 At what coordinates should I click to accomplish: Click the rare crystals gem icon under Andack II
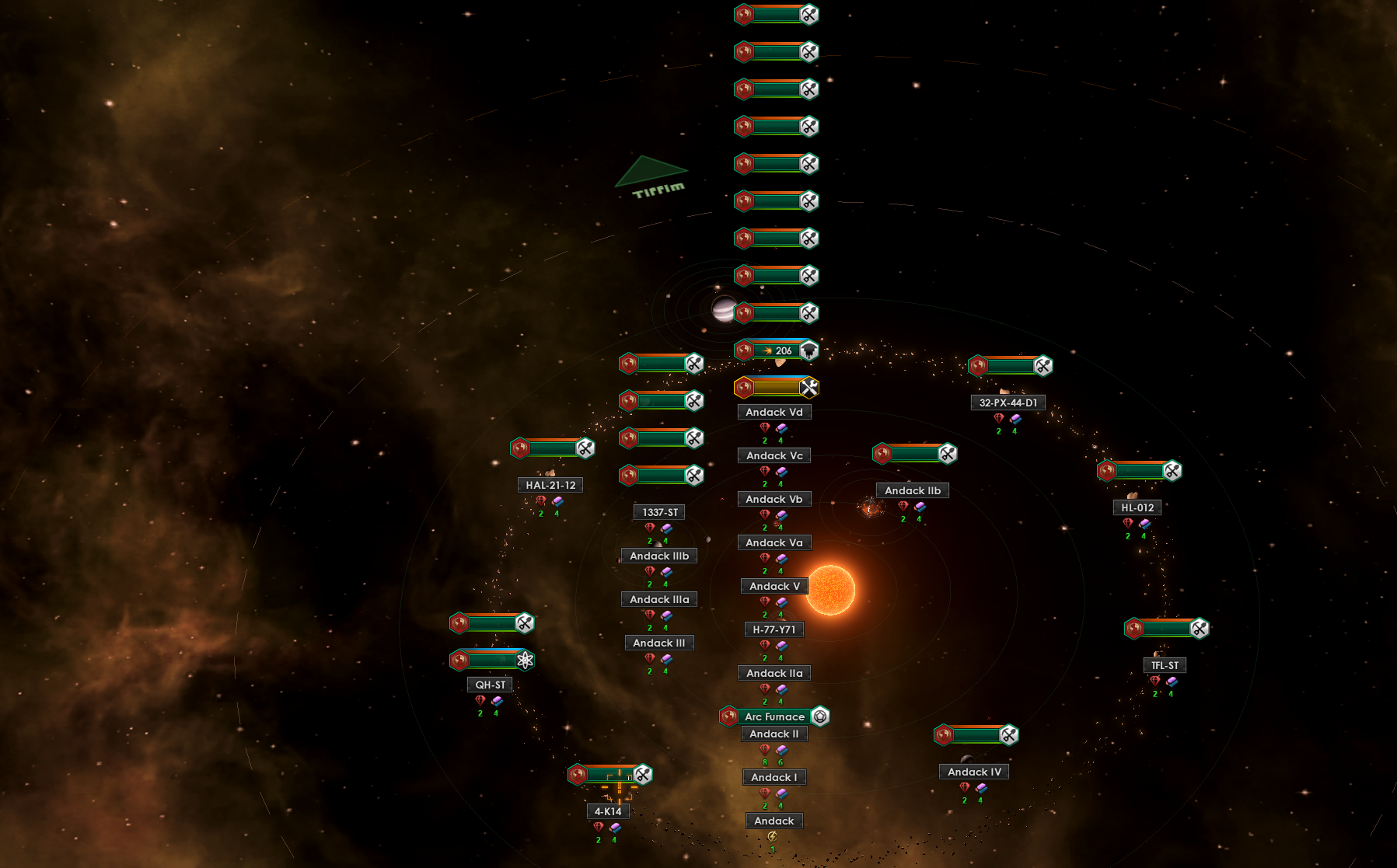[764, 751]
